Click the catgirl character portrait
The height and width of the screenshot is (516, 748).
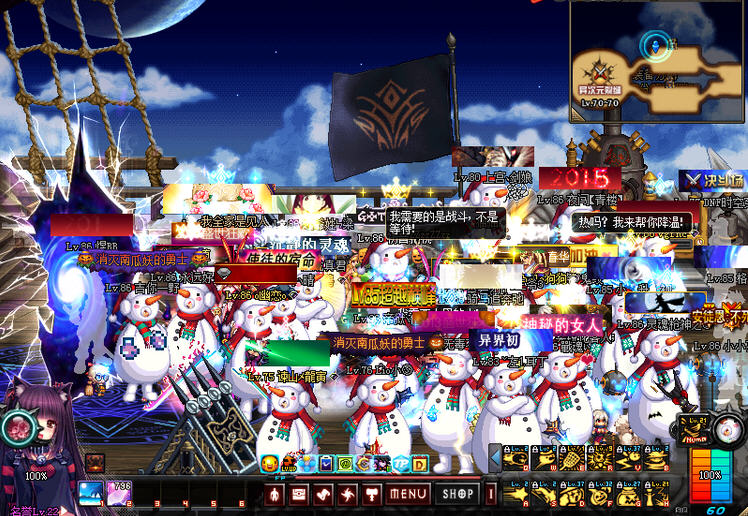[40, 440]
